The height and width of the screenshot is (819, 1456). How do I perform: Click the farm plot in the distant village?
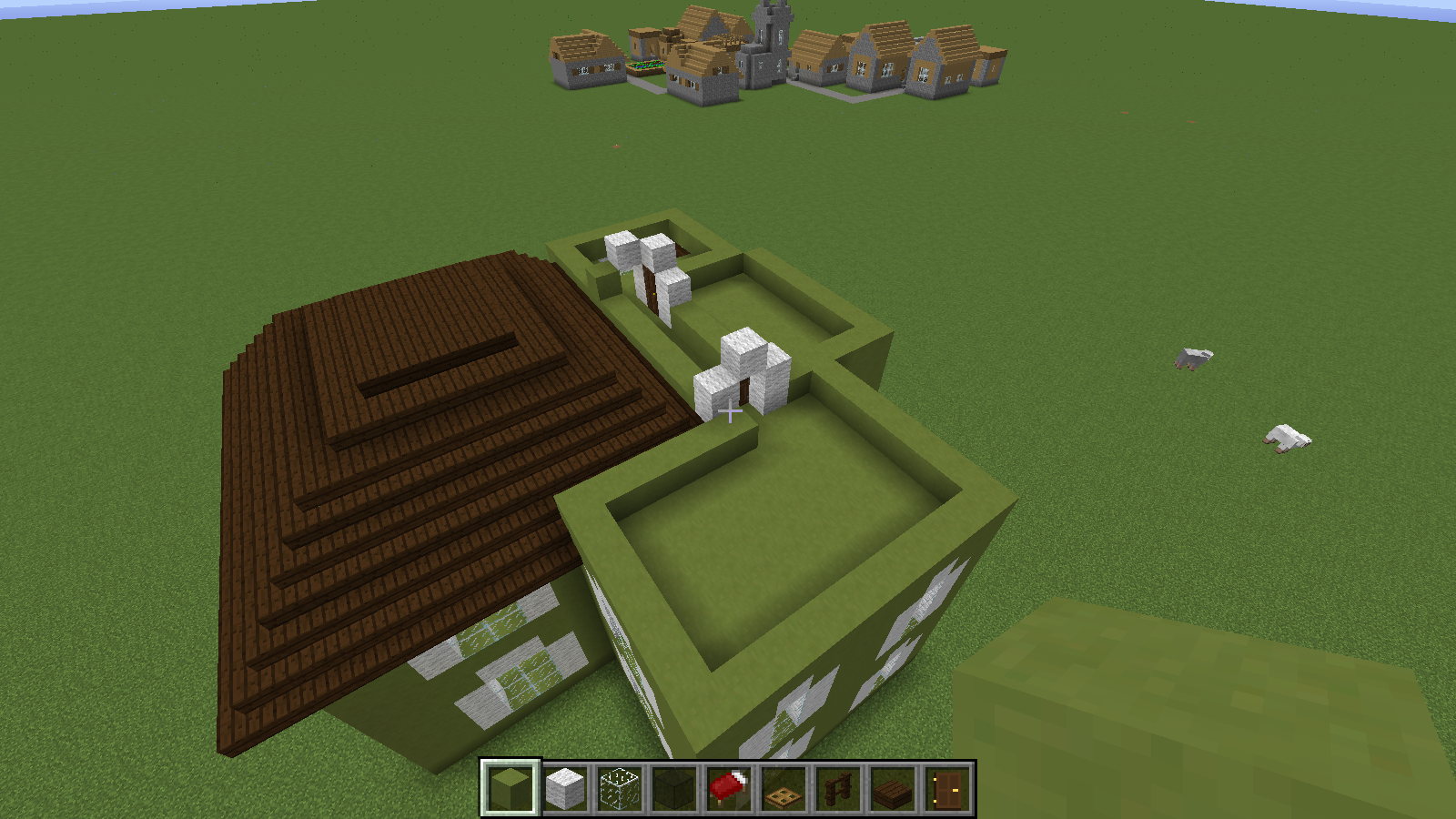tap(646, 66)
